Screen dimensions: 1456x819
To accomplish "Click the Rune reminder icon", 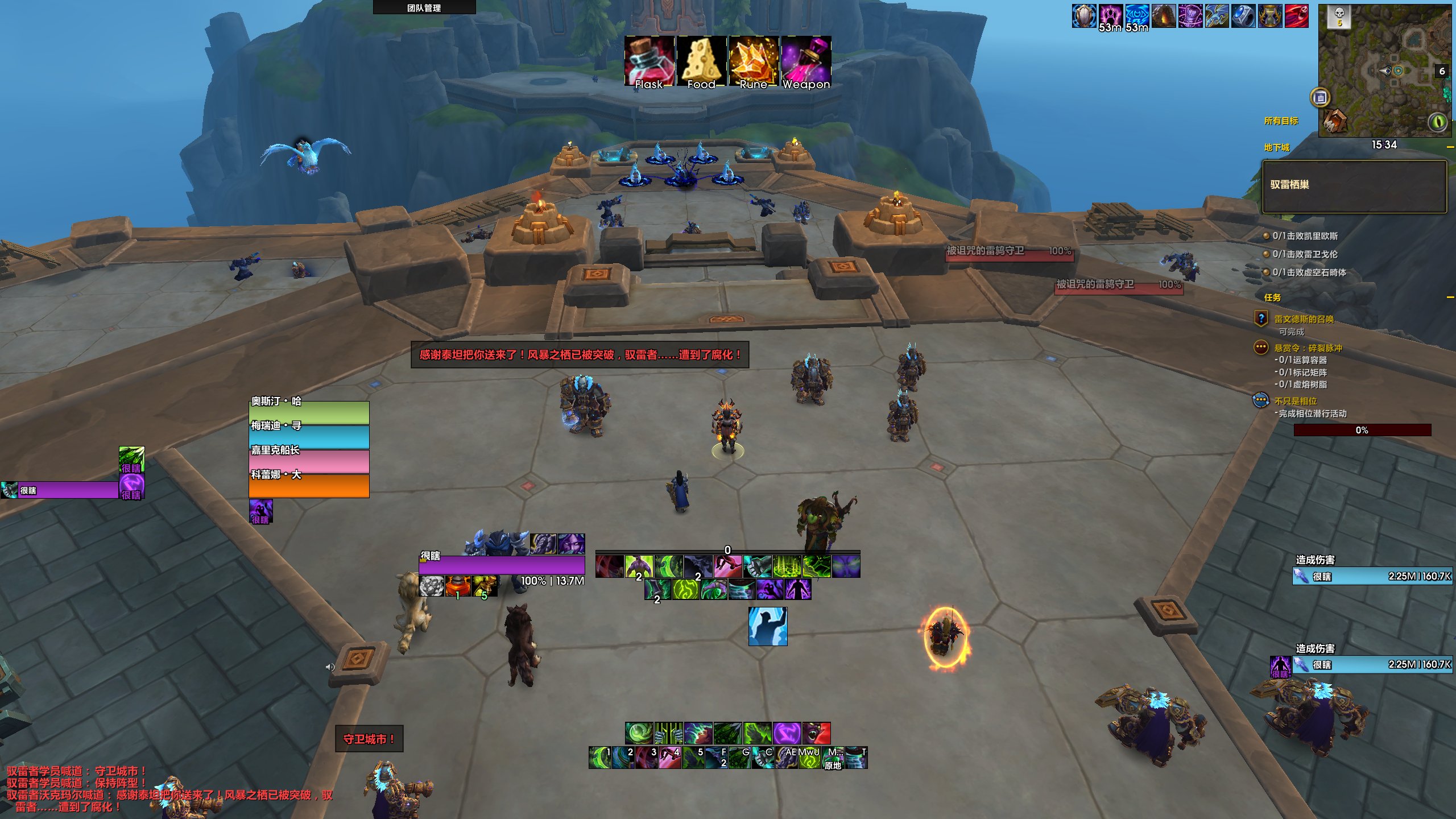I will 754,61.
